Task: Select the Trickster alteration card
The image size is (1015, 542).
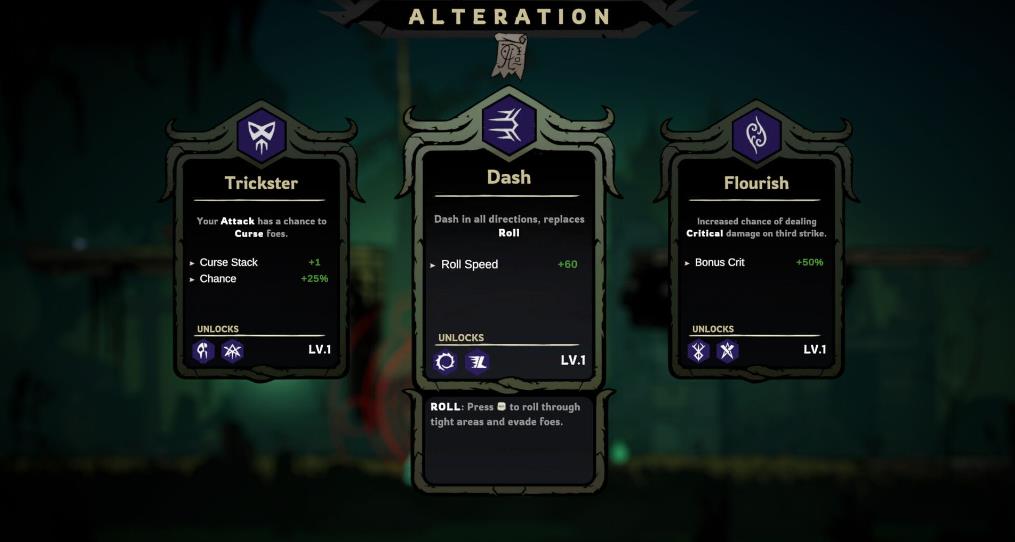Action: (261, 260)
